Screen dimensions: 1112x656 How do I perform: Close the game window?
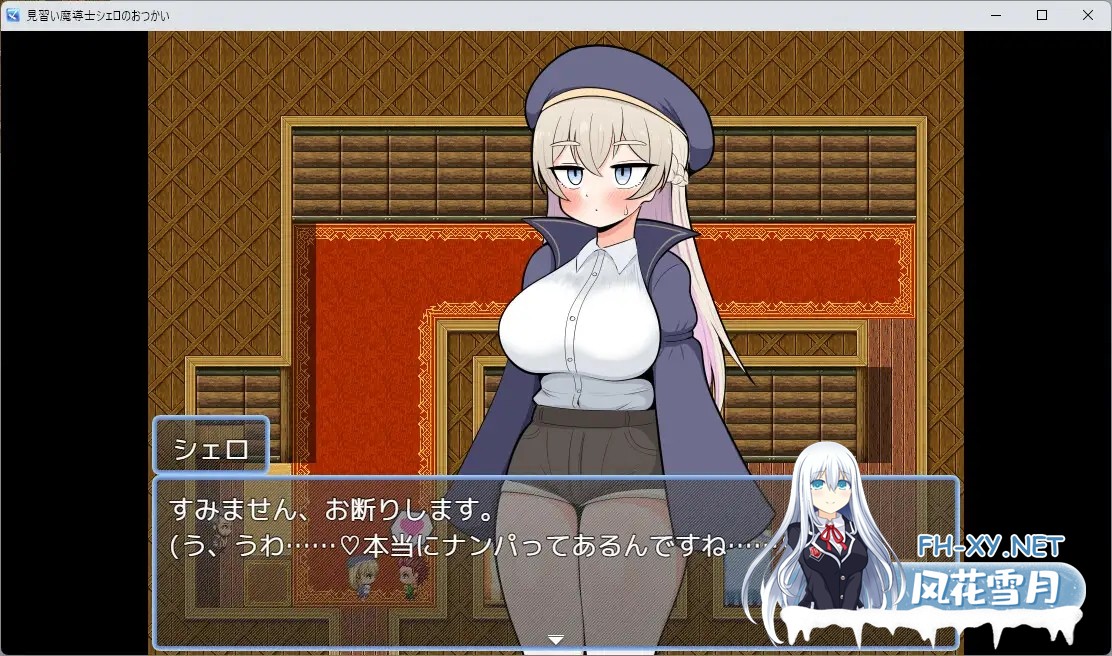1087,15
